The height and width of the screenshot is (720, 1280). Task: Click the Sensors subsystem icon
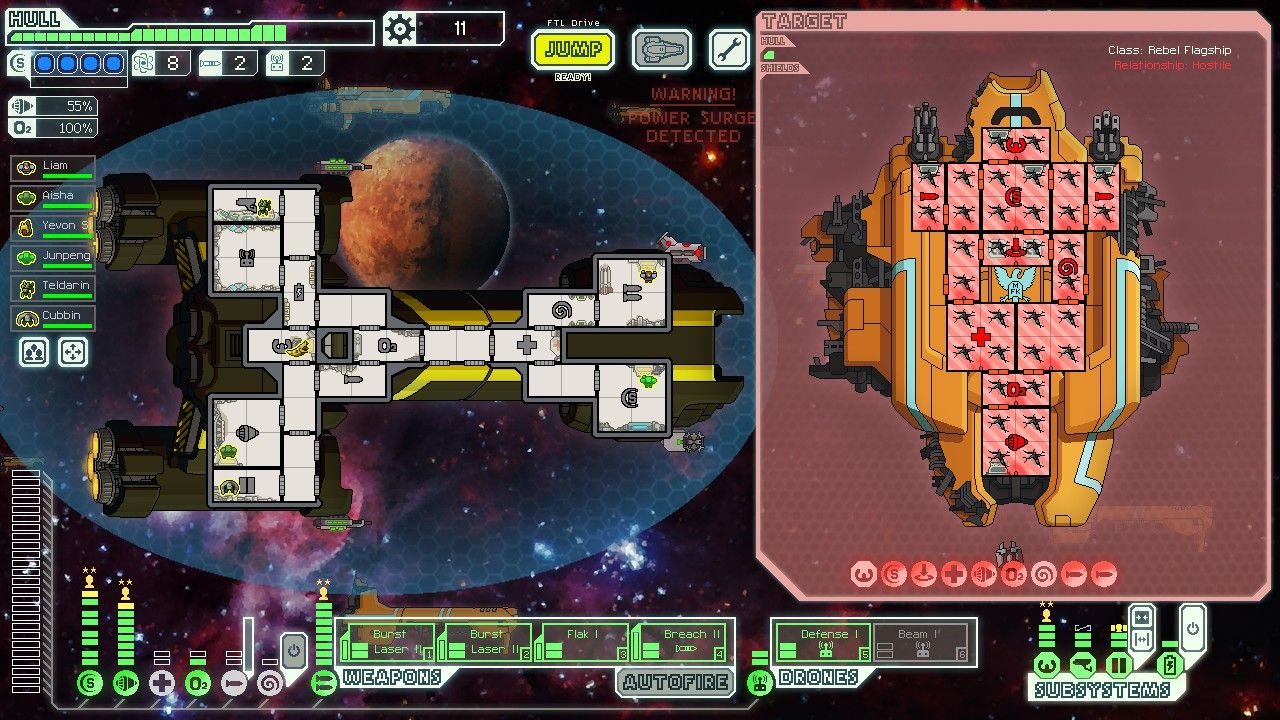(x=1082, y=665)
